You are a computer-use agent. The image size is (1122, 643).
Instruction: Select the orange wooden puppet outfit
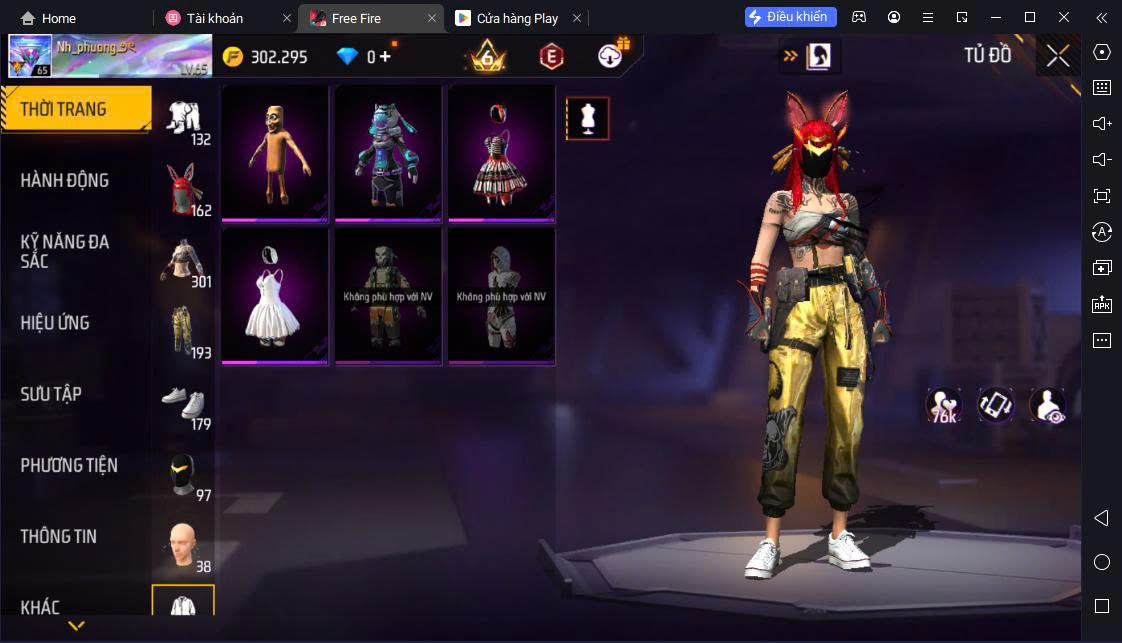pos(275,152)
